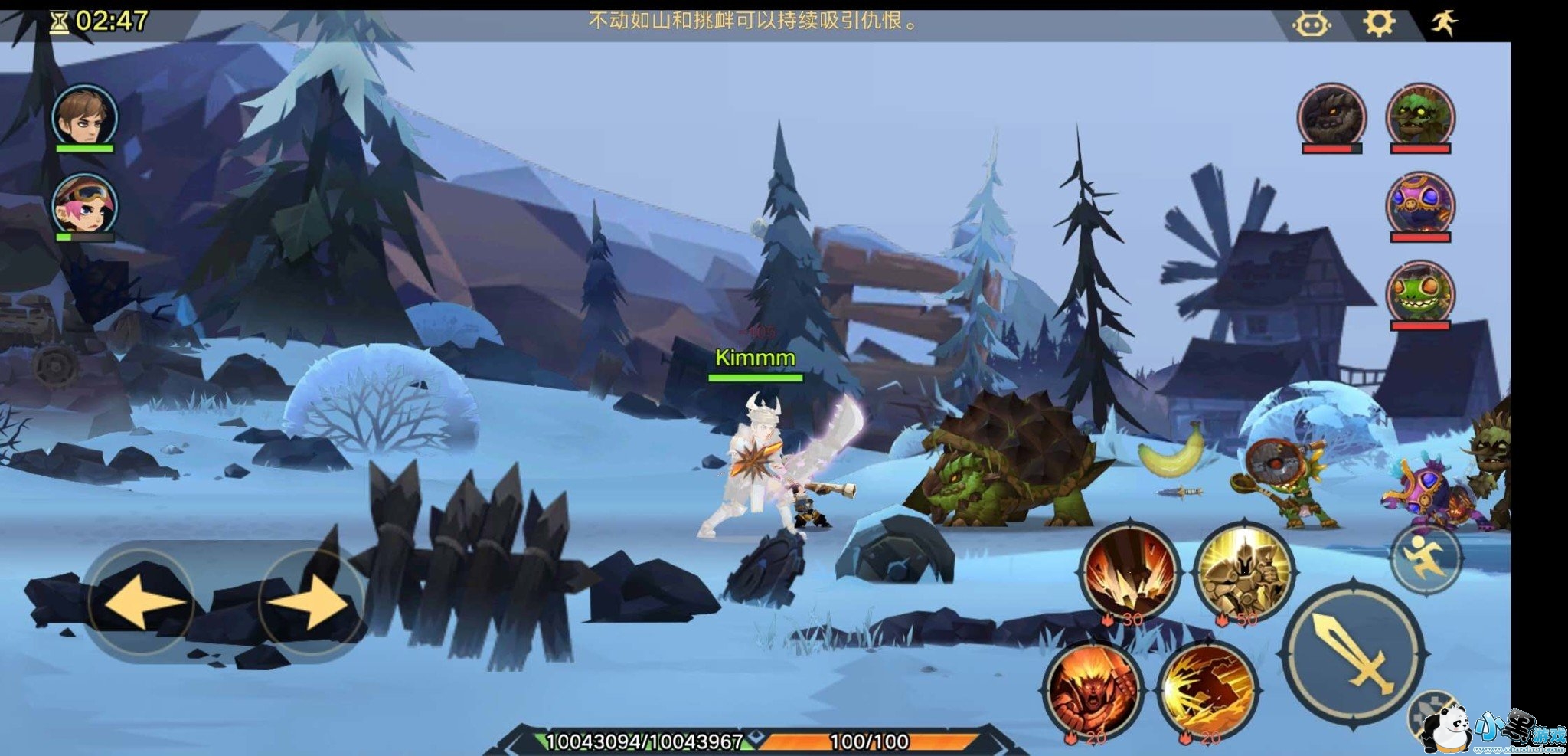This screenshot has height=756, width=1568.
Task: Select the brown-haired hero portrait
Action: pos(84,116)
